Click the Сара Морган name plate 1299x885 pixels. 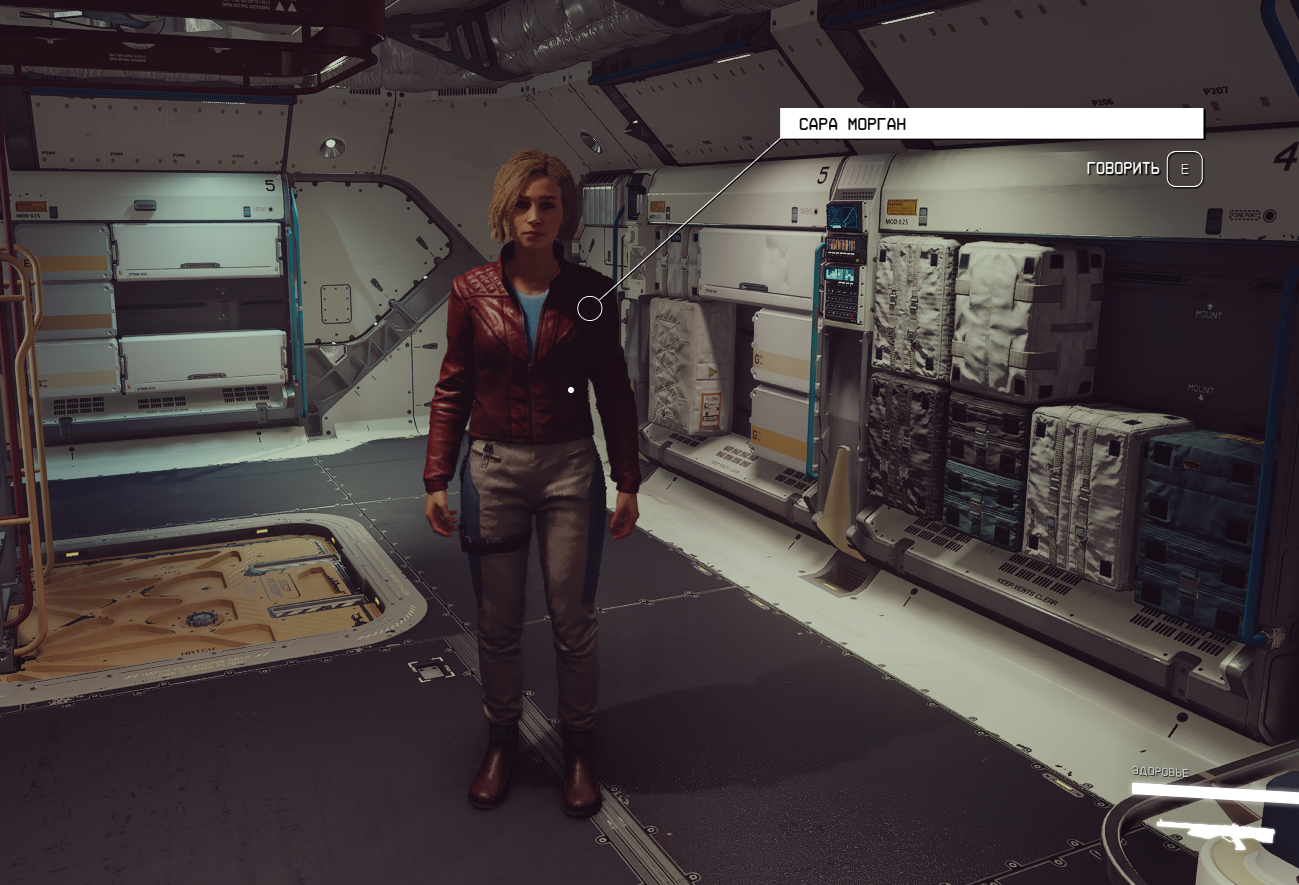[991, 124]
